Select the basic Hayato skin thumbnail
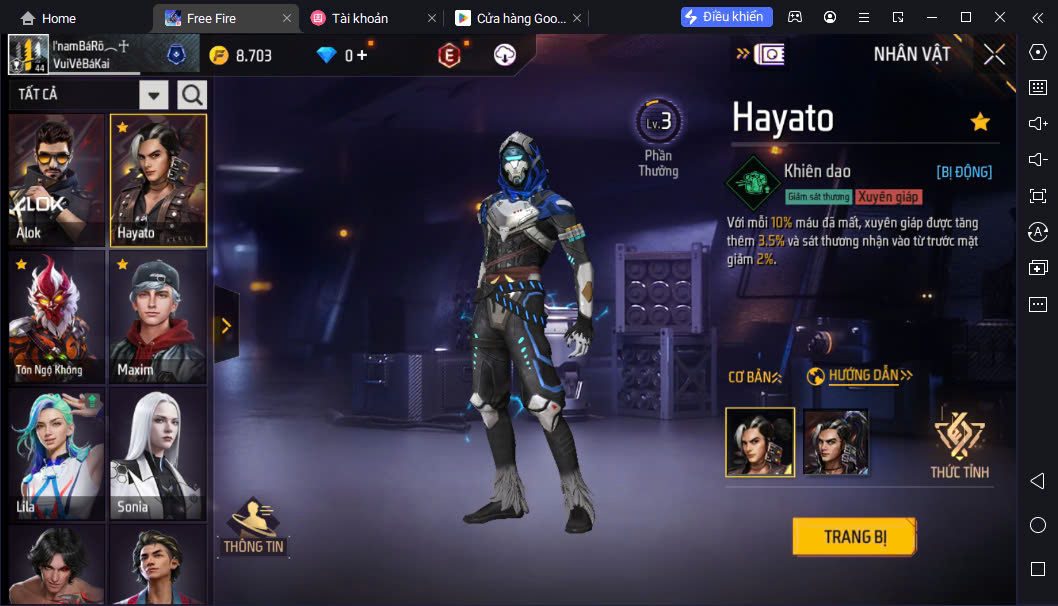The image size is (1058, 606). pos(760,442)
